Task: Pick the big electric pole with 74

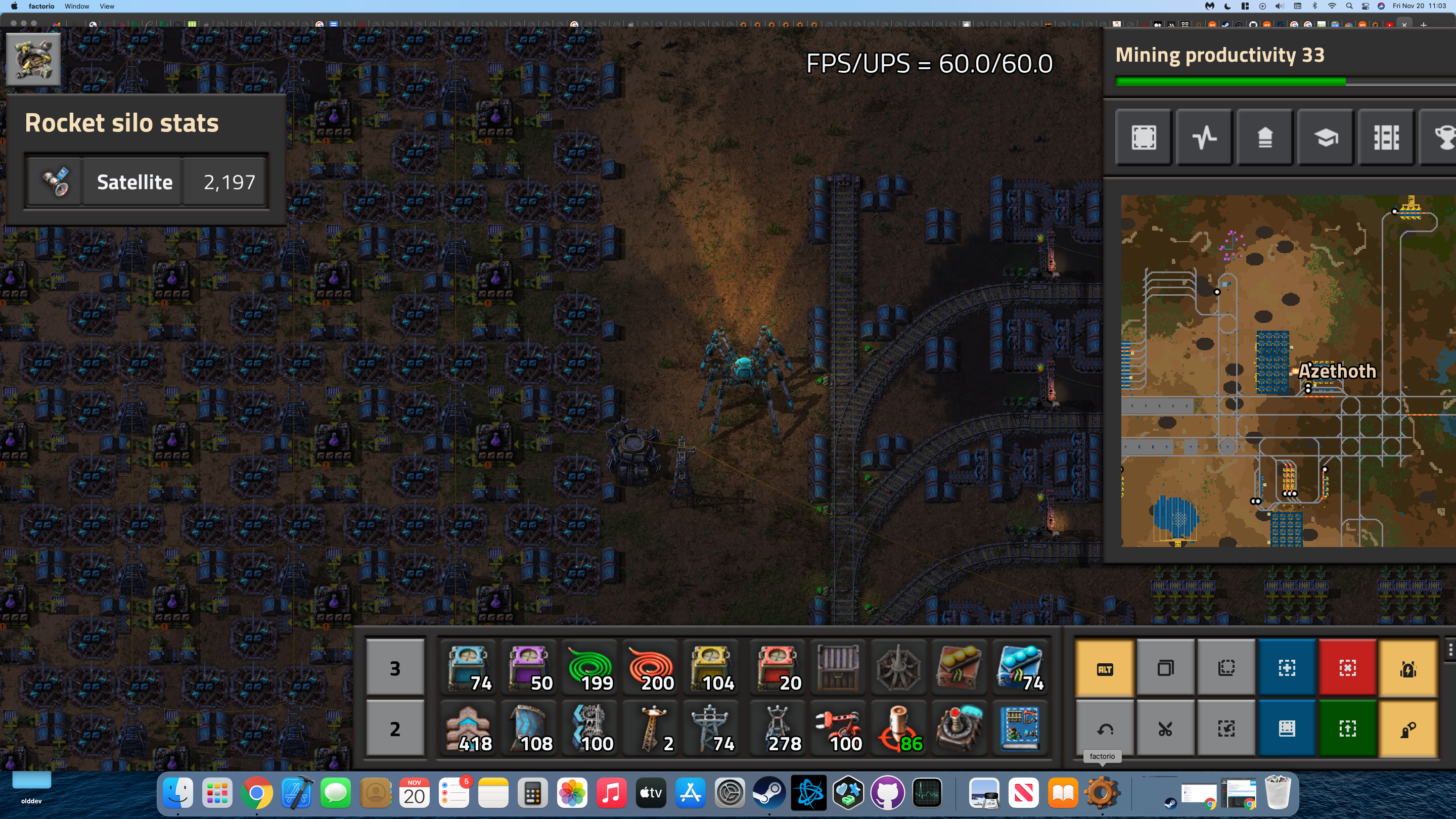Action: point(711,729)
